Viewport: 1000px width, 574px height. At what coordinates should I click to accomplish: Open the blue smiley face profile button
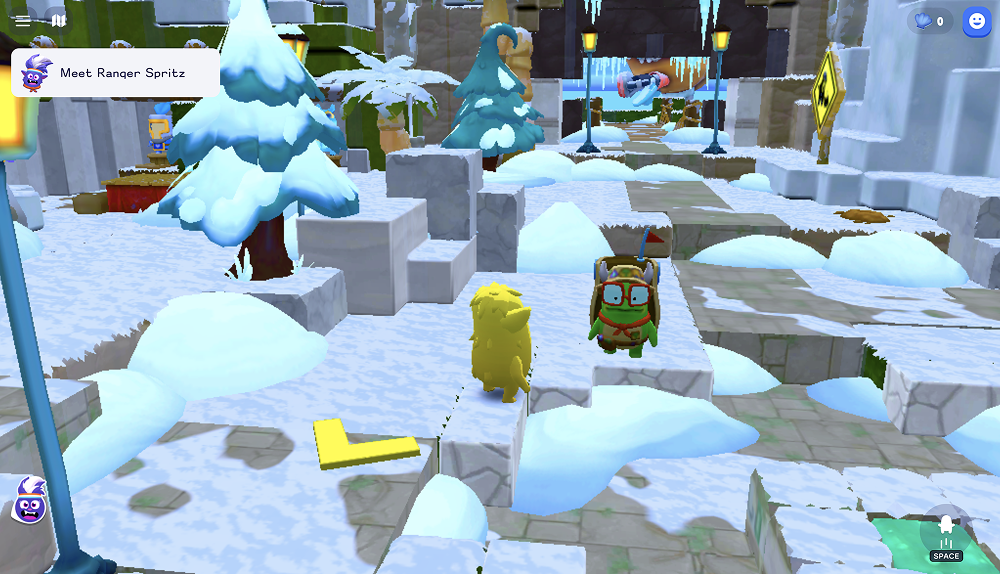(x=976, y=22)
